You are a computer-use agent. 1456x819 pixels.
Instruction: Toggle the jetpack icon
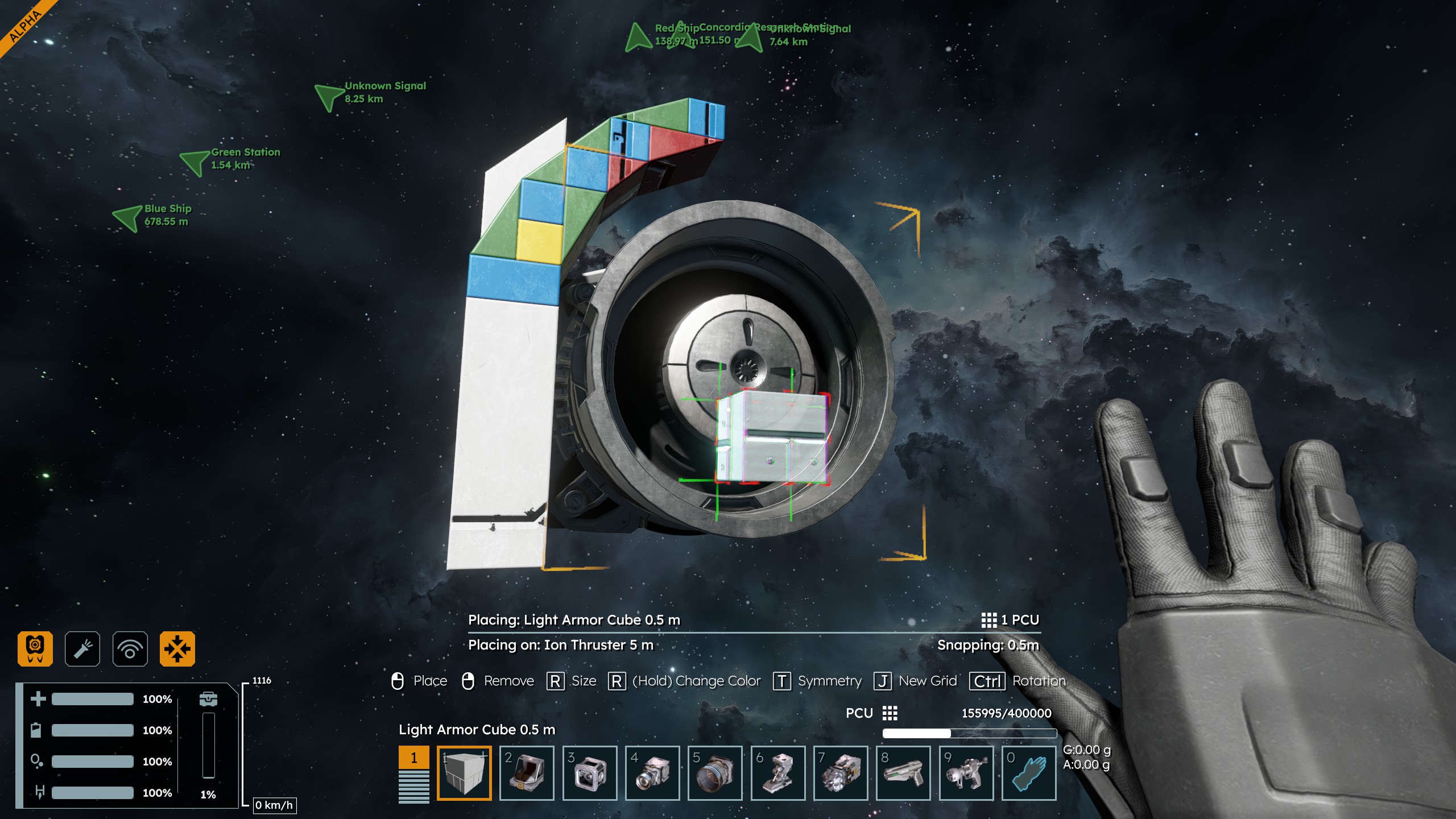coord(35,648)
